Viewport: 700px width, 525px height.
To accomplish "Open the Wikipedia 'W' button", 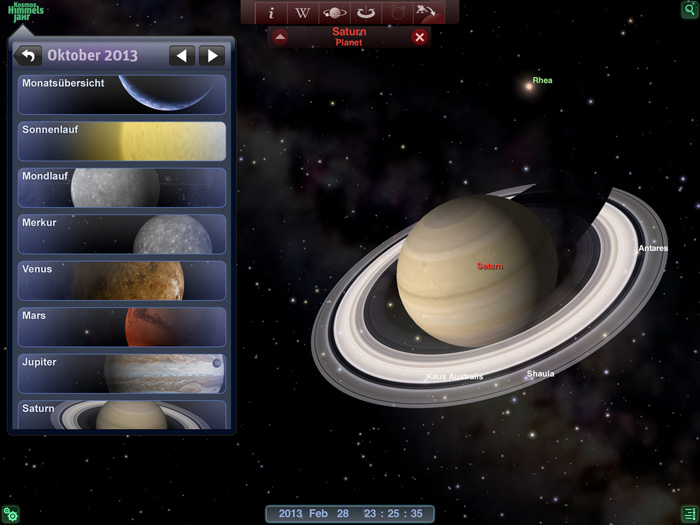I will (303, 13).
